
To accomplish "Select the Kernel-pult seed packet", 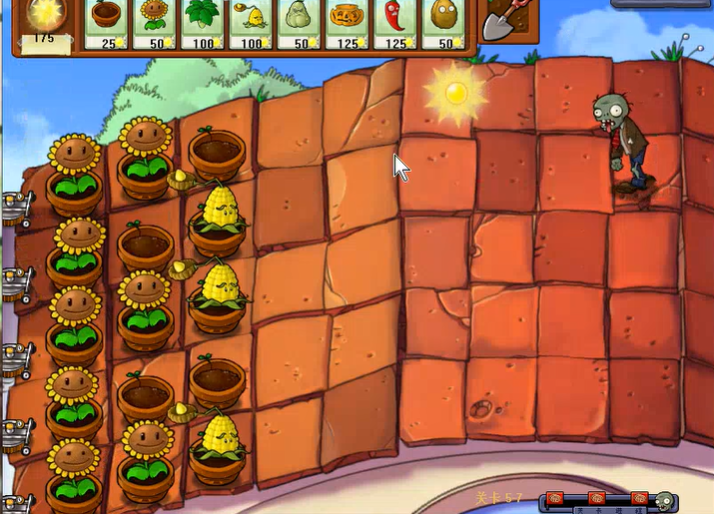I will tap(251, 22).
